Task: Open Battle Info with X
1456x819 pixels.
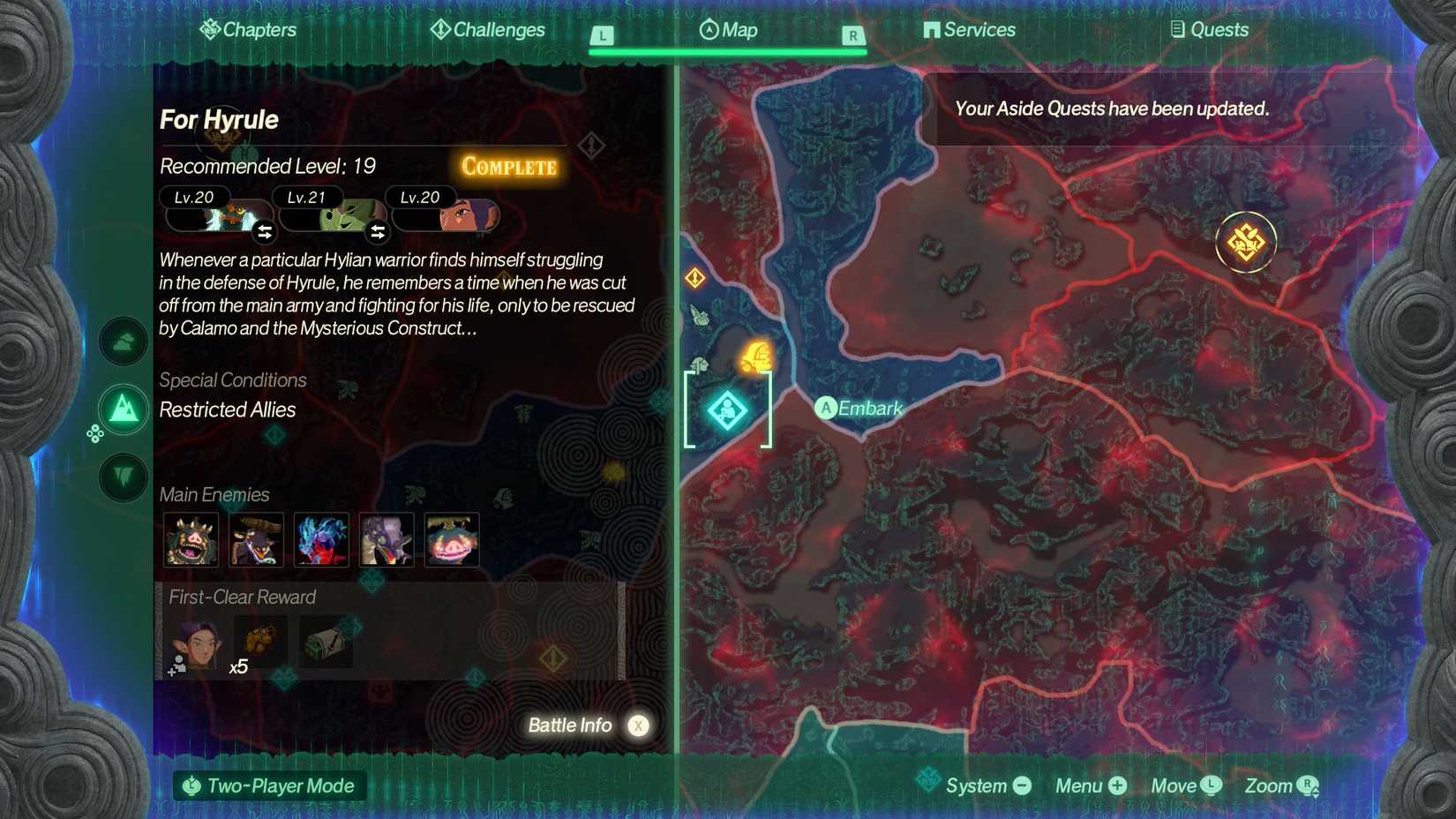Action: (x=587, y=725)
